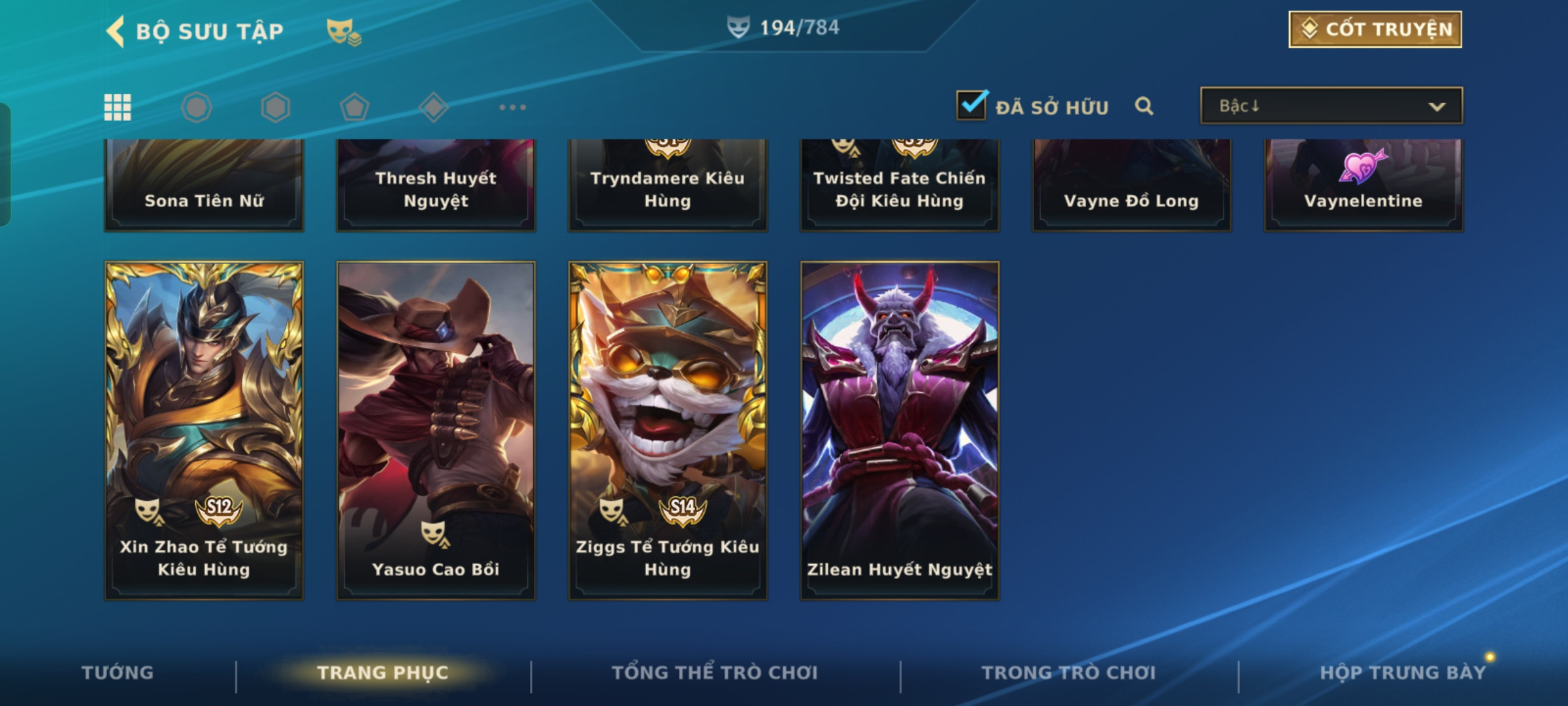Viewport: 1568px width, 706px height.
Task: Pick the Vaynelentine skin card
Action: coord(1364,186)
